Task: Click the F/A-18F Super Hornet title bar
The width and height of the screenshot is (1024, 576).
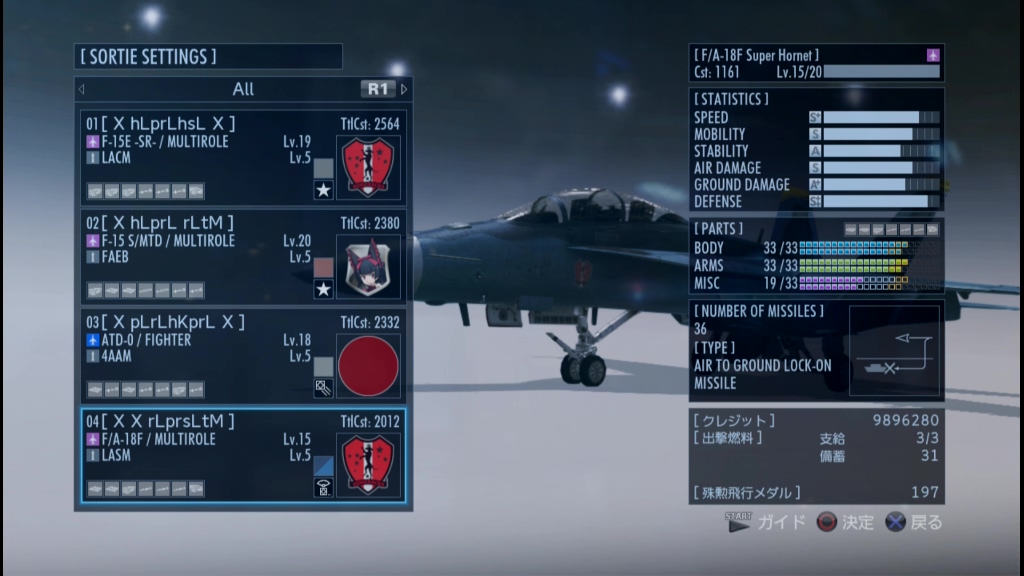Action: [x=815, y=55]
